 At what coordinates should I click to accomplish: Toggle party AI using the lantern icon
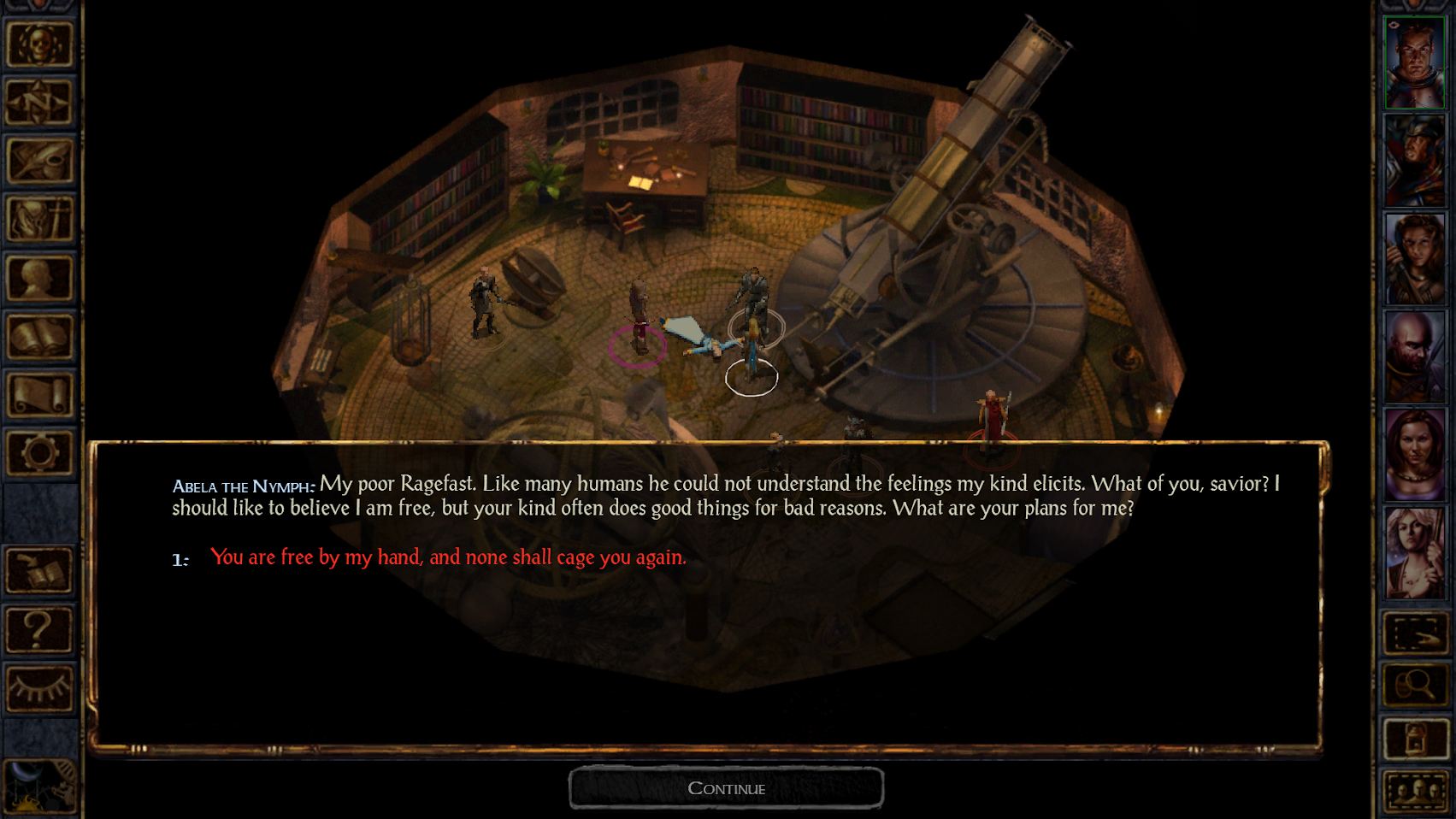tap(1417, 738)
